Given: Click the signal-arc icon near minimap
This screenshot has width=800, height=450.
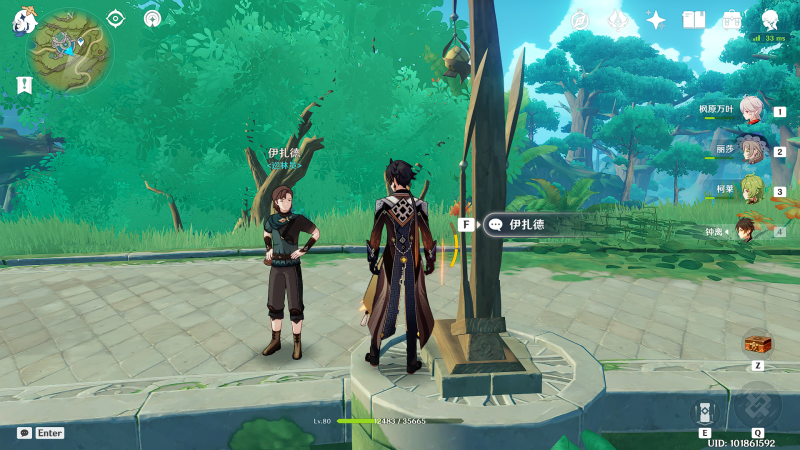Looking at the screenshot, I should pos(152,18).
